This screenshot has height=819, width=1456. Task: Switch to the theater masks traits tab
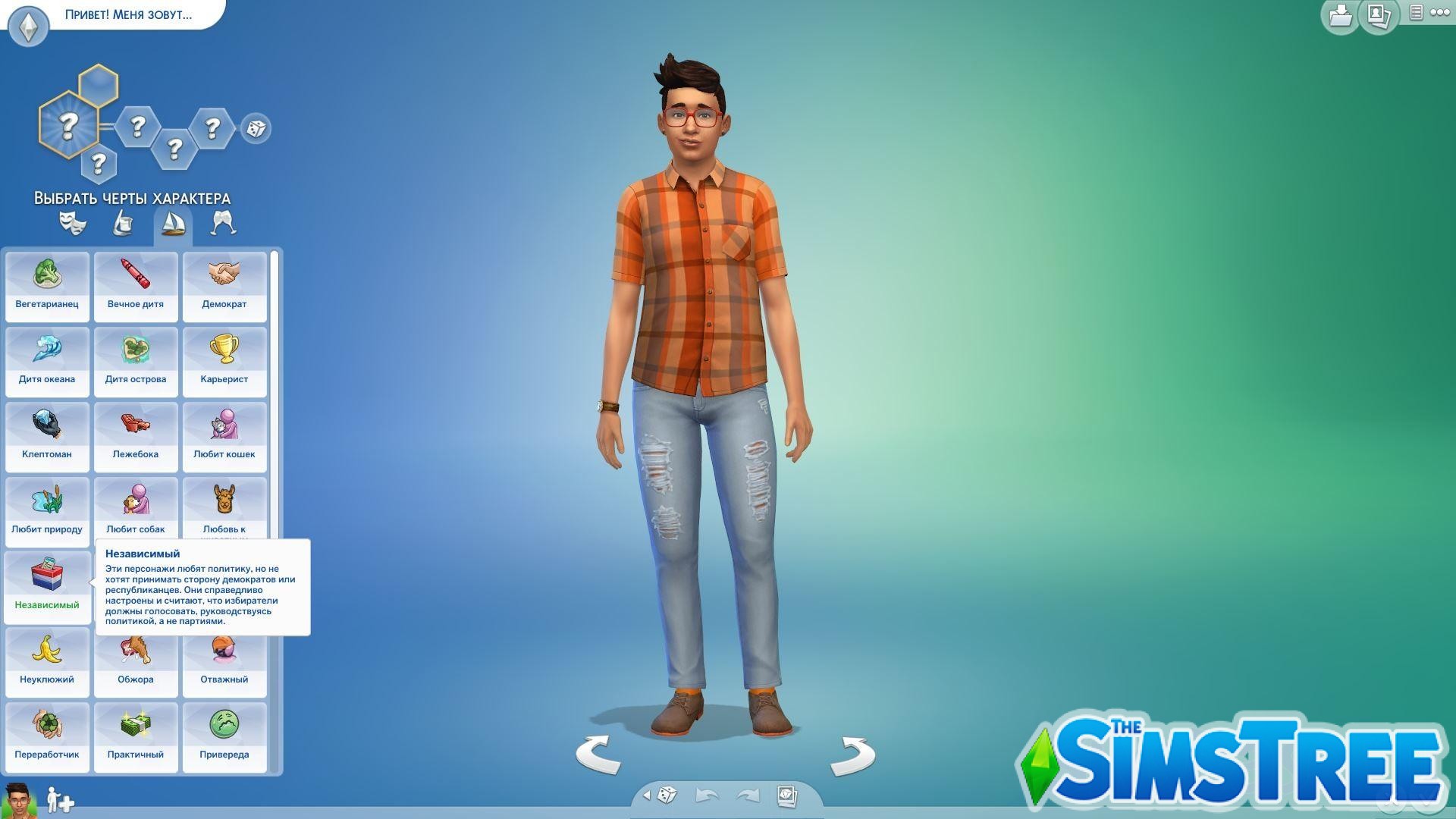[x=73, y=222]
